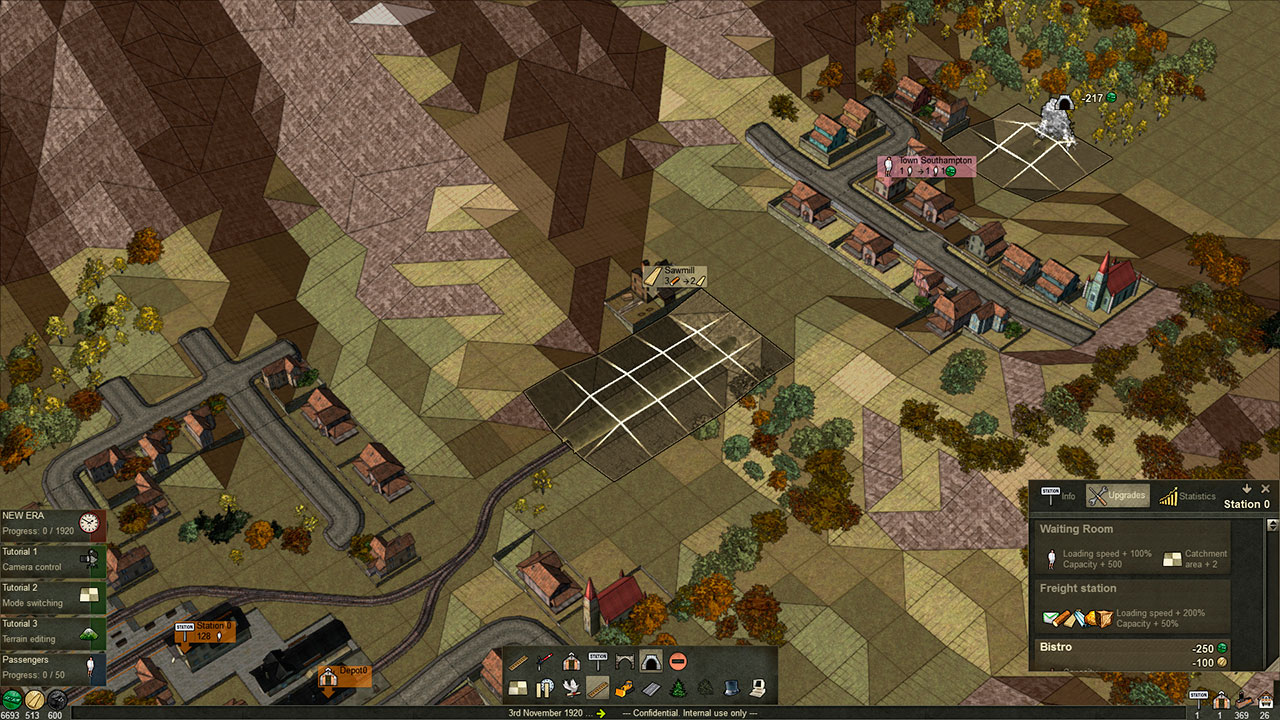Close the Station 0 panel
1280x720 pixels.
click(x=1265, y=489)
